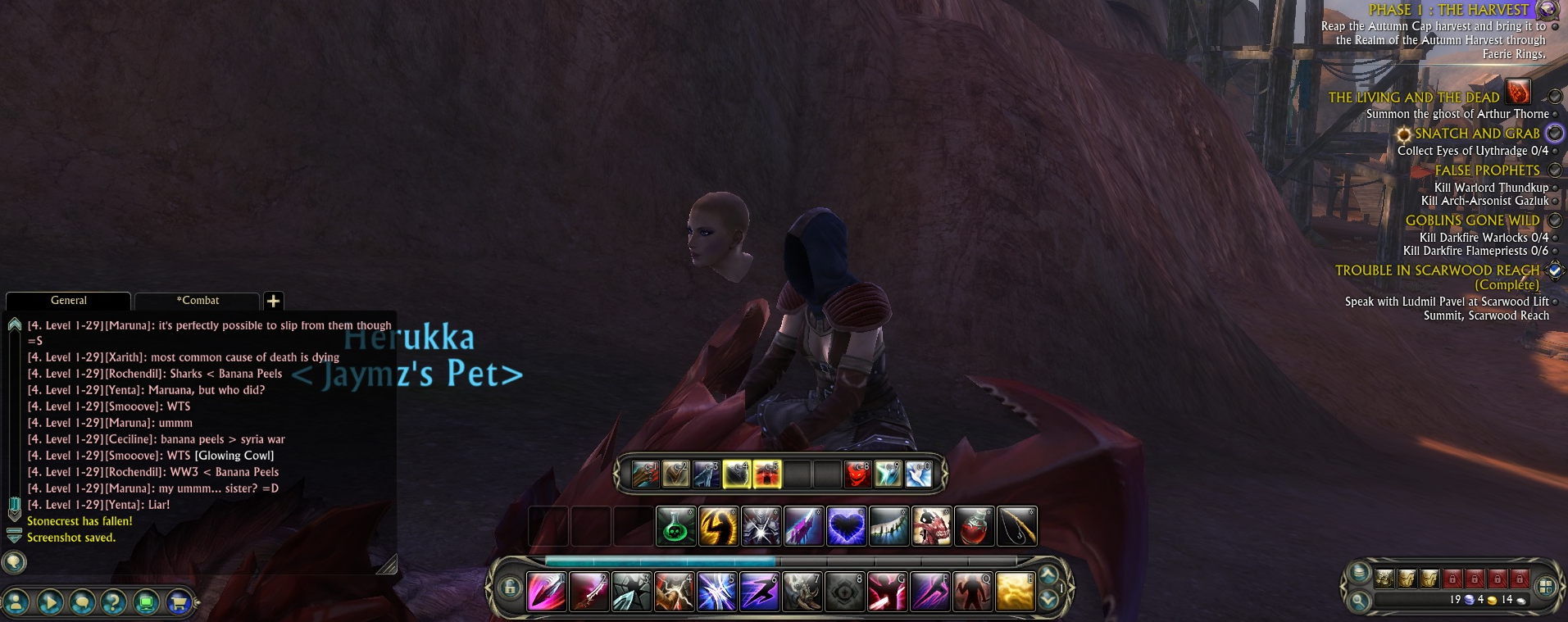Image resolution: width=1568 pixels, height=622 pixels.
Task: Activate the purple heart ability
Action: 846,527
